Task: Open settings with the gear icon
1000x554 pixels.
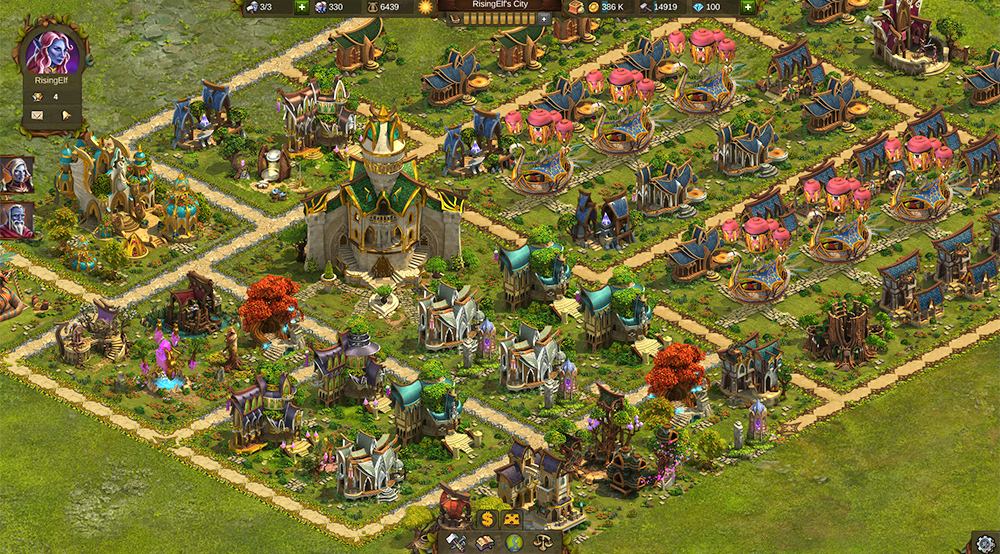Action: 985,541
